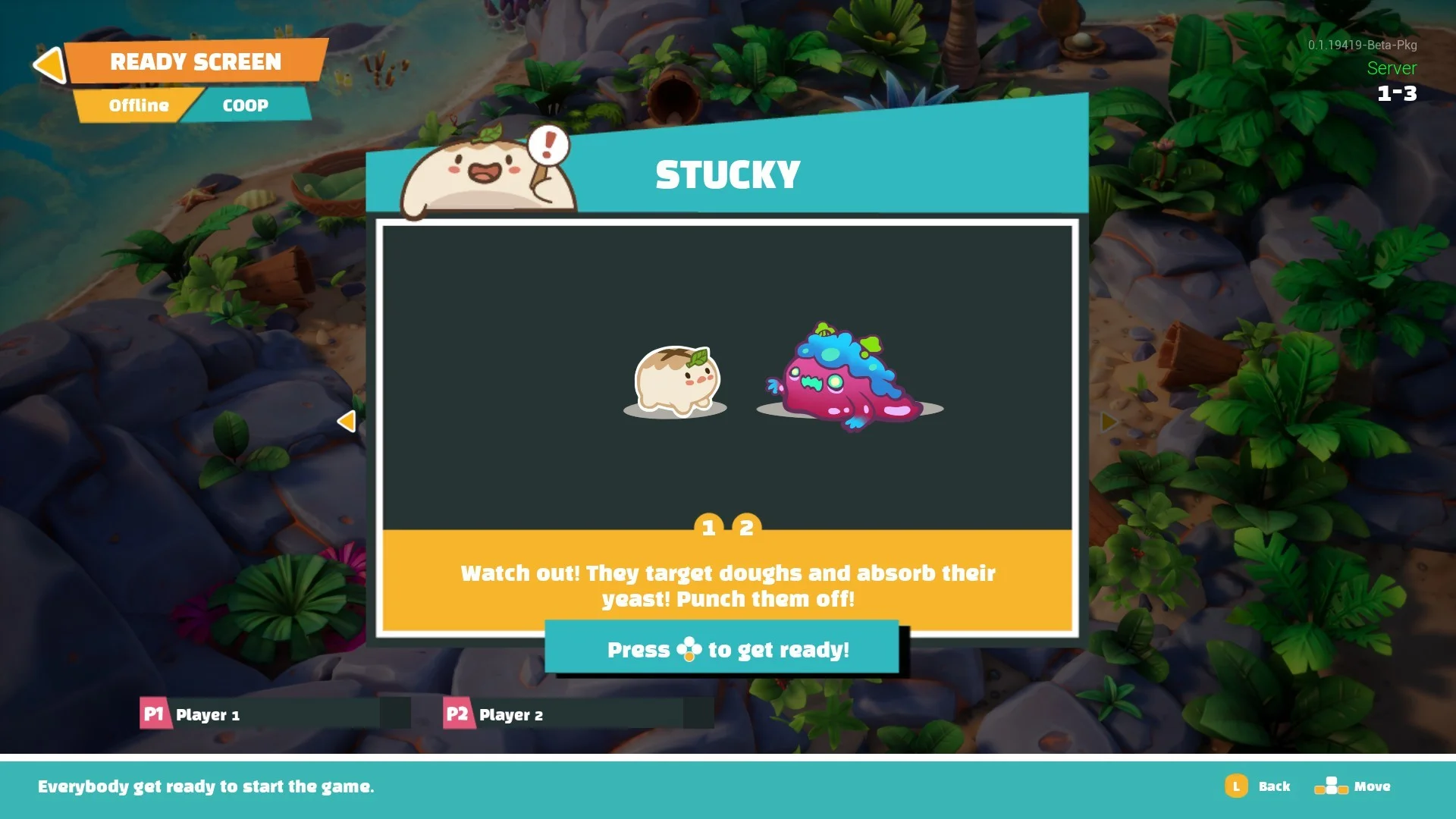Viewport: 1456px width, 819px height.
Task: Go back using the orange arrow
Action: (x=51, y=64)
